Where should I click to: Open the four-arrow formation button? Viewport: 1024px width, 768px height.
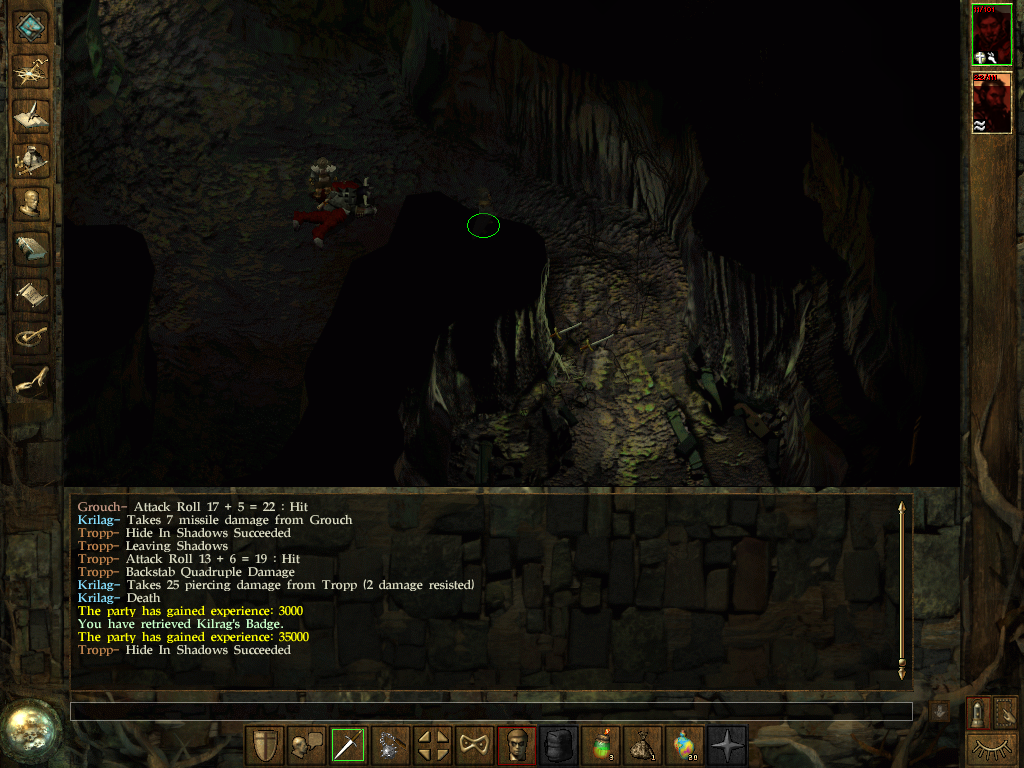pyautogui.click(x=432, y=745)
